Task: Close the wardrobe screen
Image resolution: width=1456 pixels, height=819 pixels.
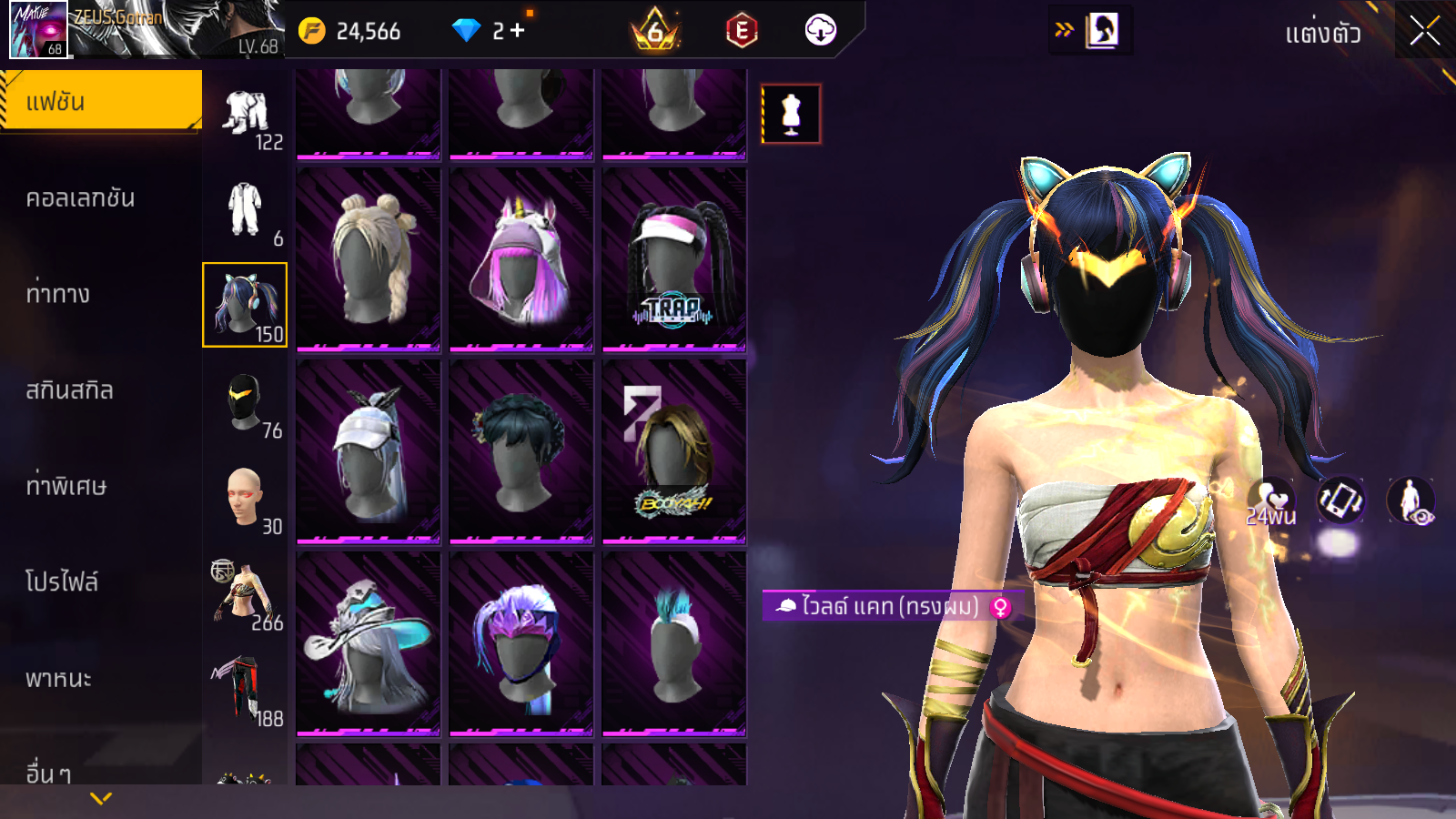Action: [x=1424, y=32]
